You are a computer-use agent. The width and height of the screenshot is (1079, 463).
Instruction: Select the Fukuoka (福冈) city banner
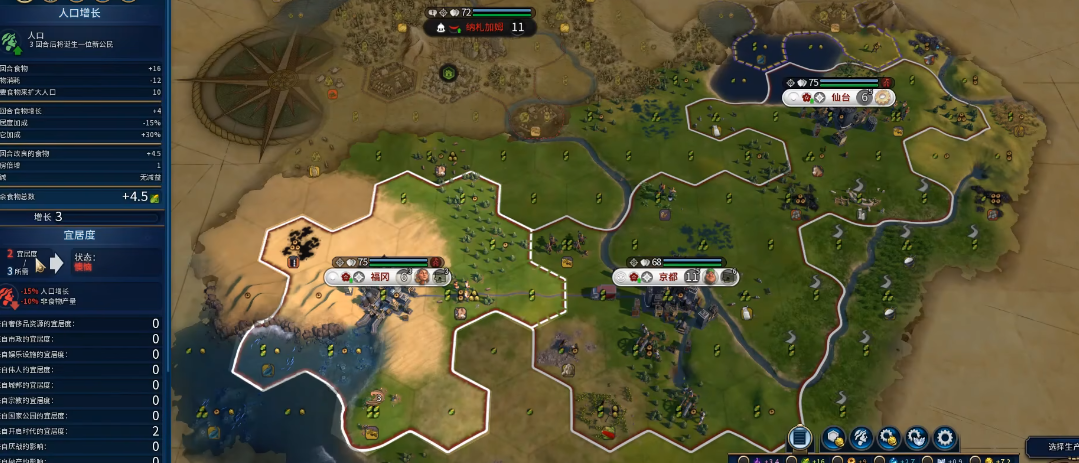tap(379, 277)
